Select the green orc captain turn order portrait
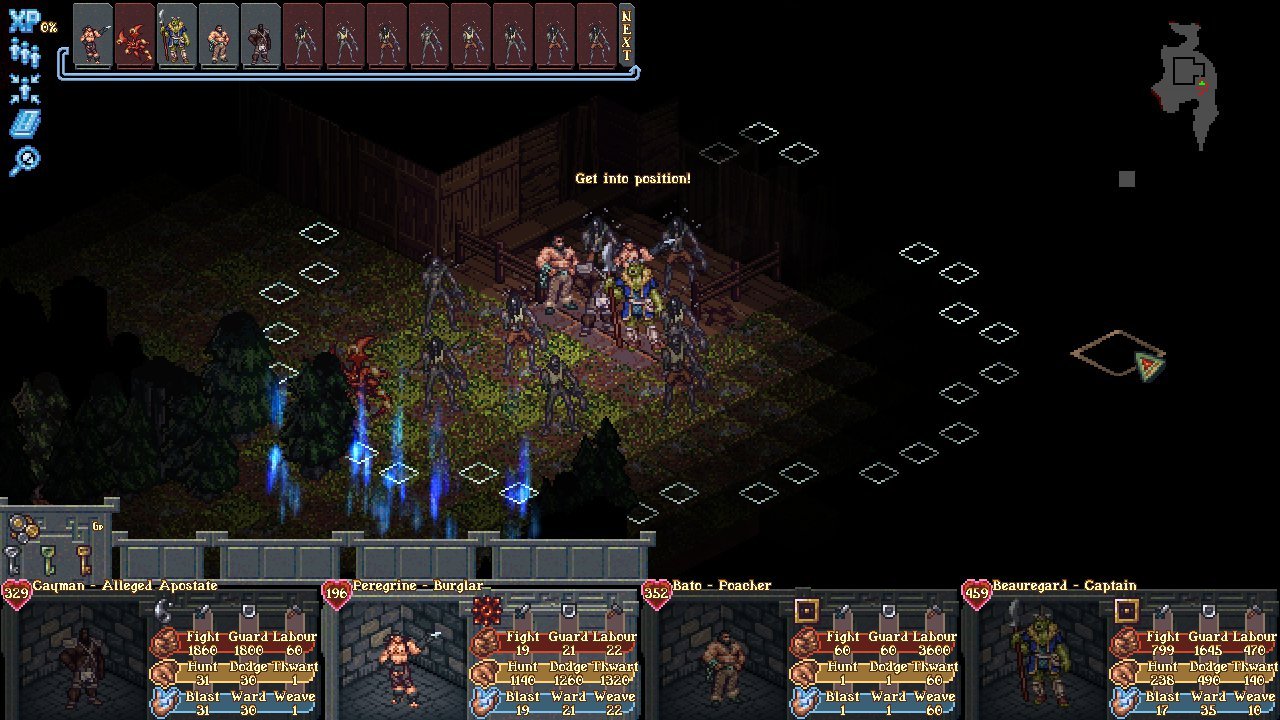 [x=177, y=34]
